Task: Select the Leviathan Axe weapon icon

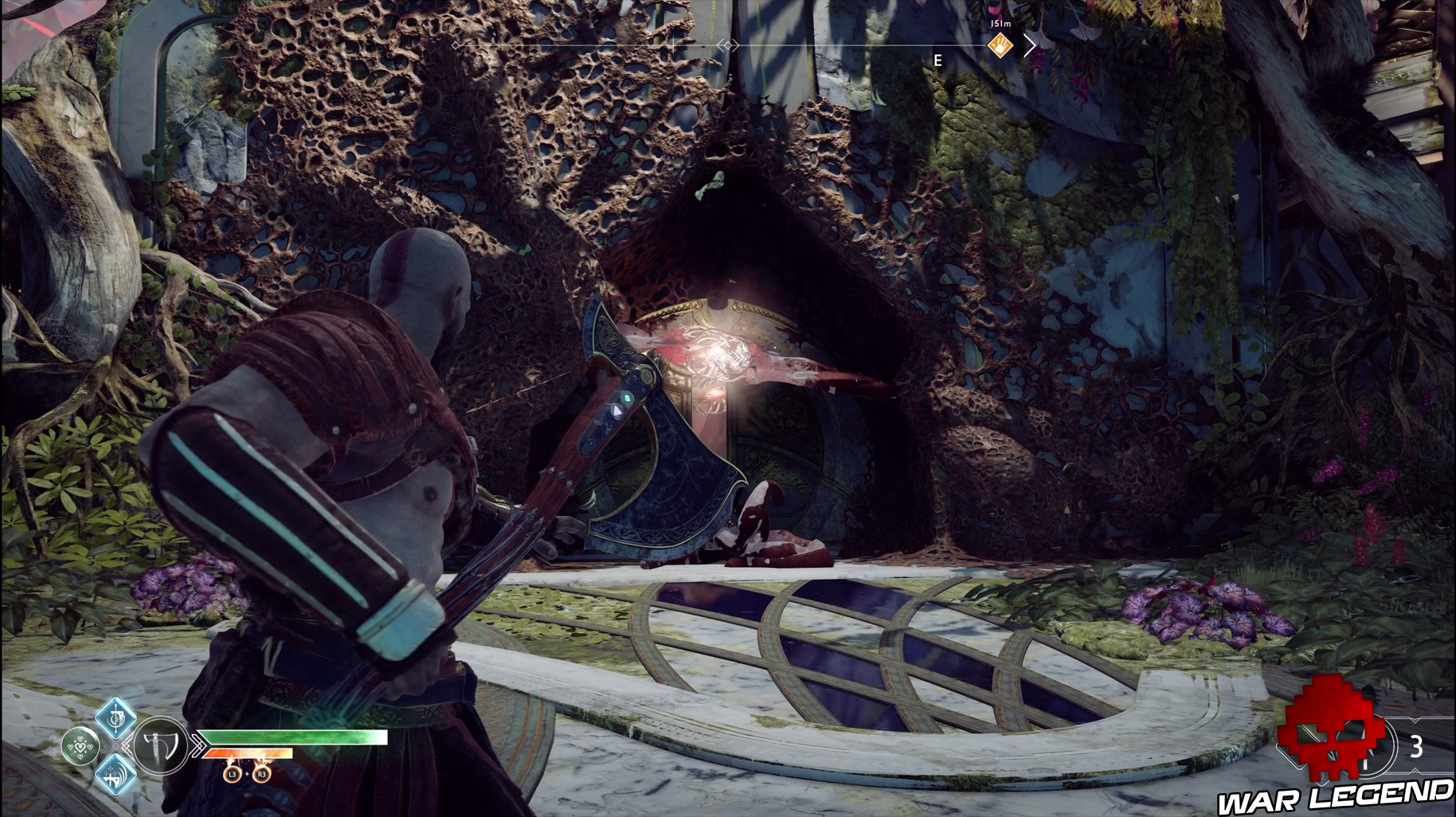Action: tap(159, 747)
